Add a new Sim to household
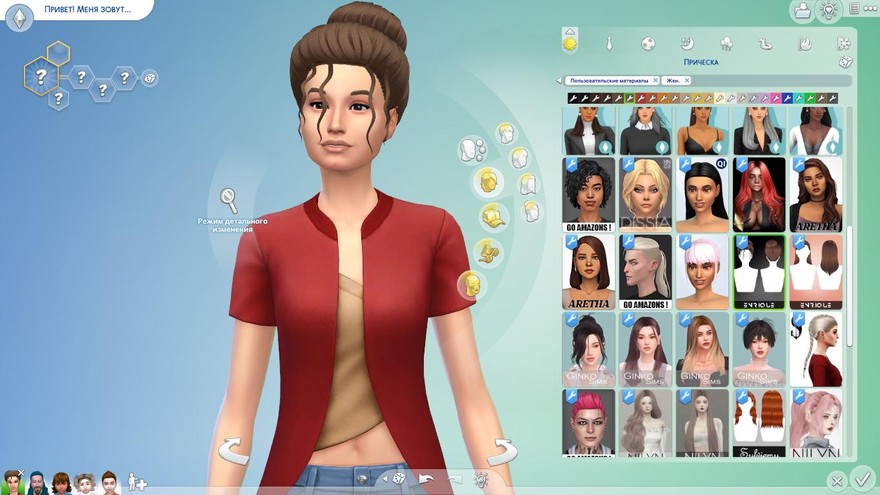The width and height of the screenshot is (880, 495). [x=137, y=482]
